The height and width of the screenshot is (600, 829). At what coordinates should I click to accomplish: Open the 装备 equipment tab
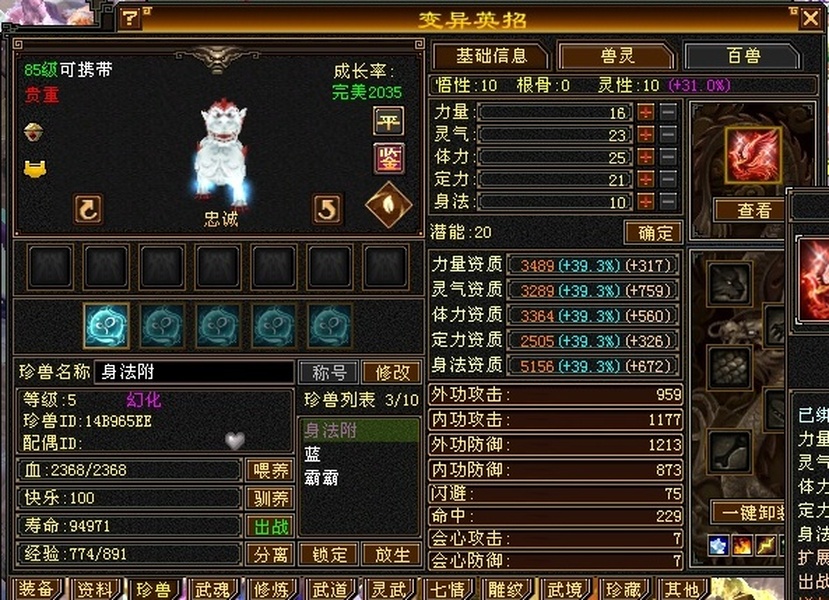(37, 589)
